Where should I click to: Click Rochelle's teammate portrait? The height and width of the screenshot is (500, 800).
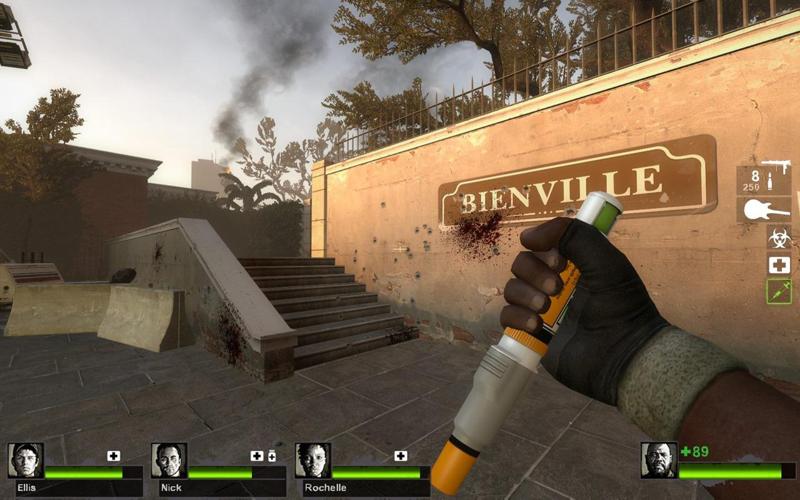(313, 460)
